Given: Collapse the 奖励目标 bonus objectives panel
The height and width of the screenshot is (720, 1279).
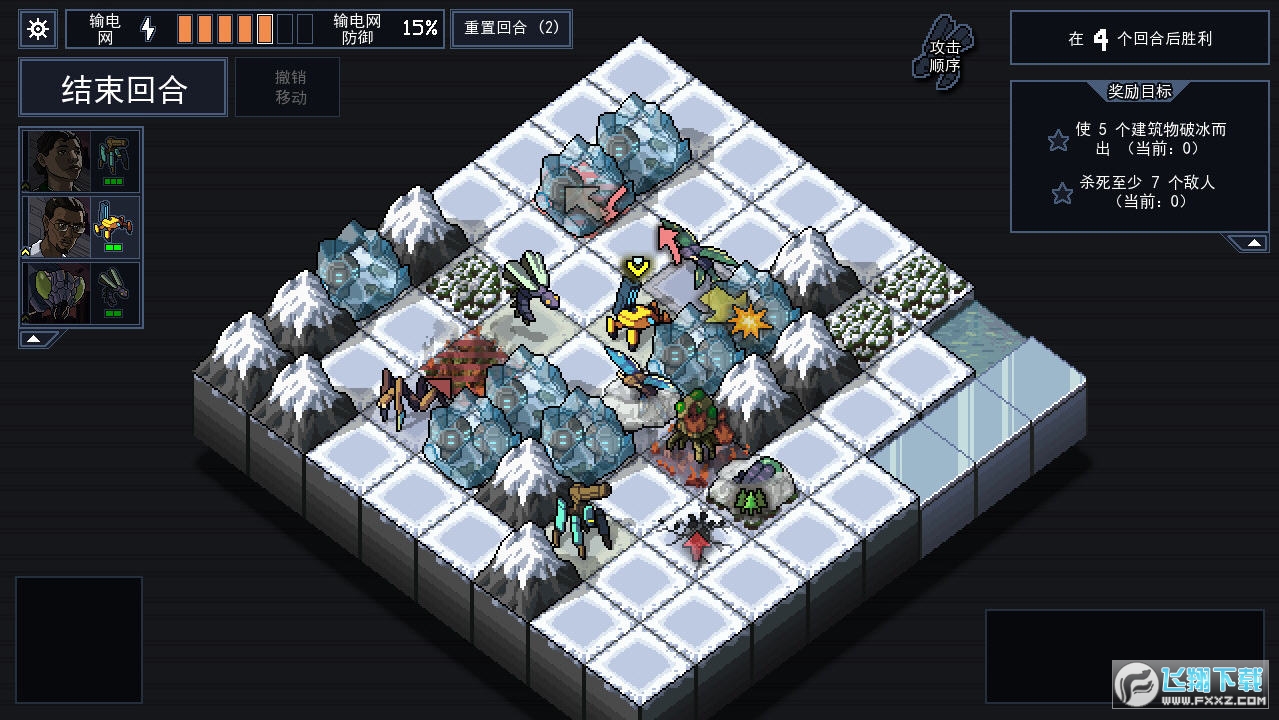Looking at the screenshot, I should pyautogui.click(x=1251, y=243).
